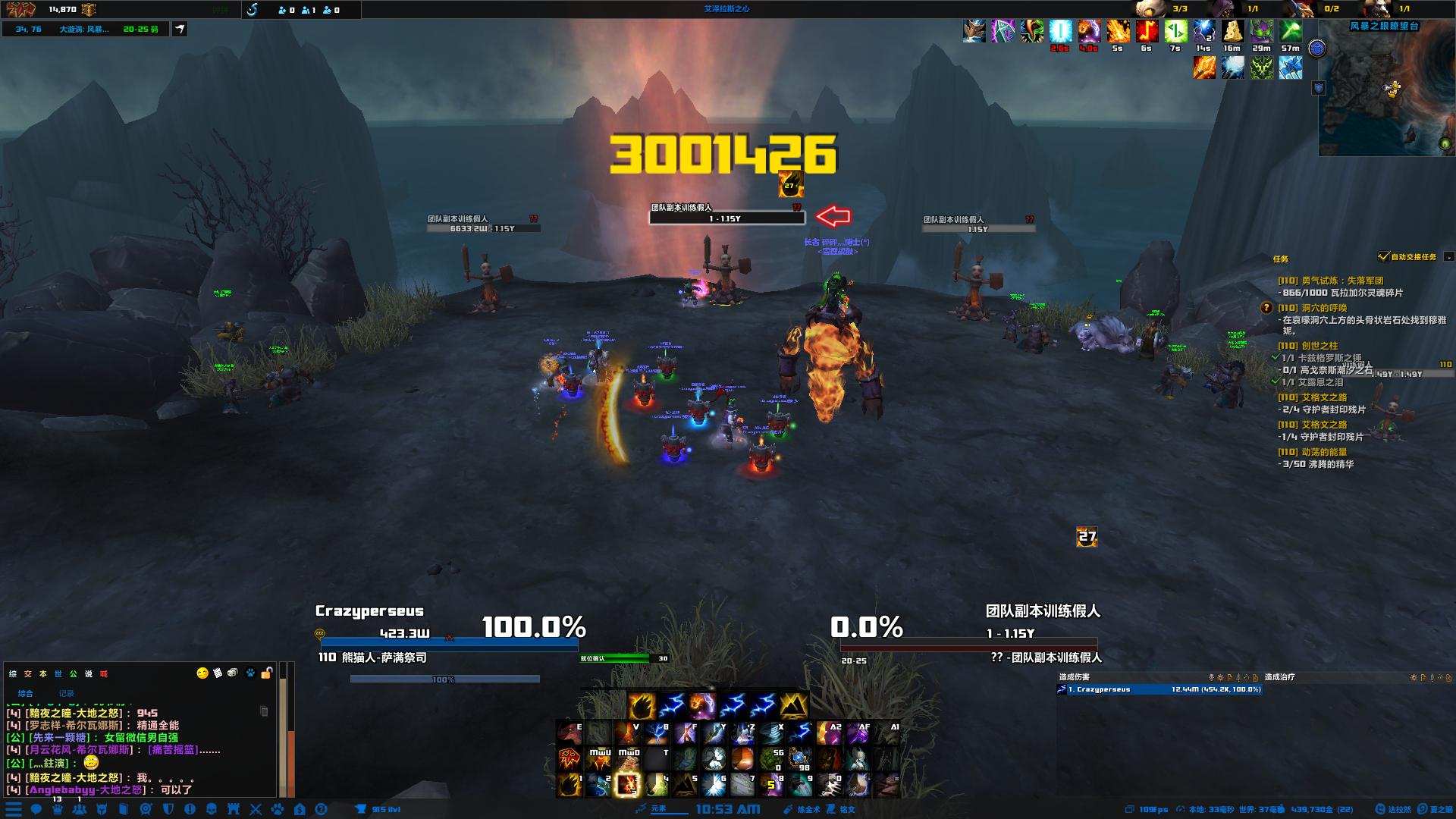Cast the lightning strike ability bound to B
The image size is (1456, 819).
click(656, 733)
